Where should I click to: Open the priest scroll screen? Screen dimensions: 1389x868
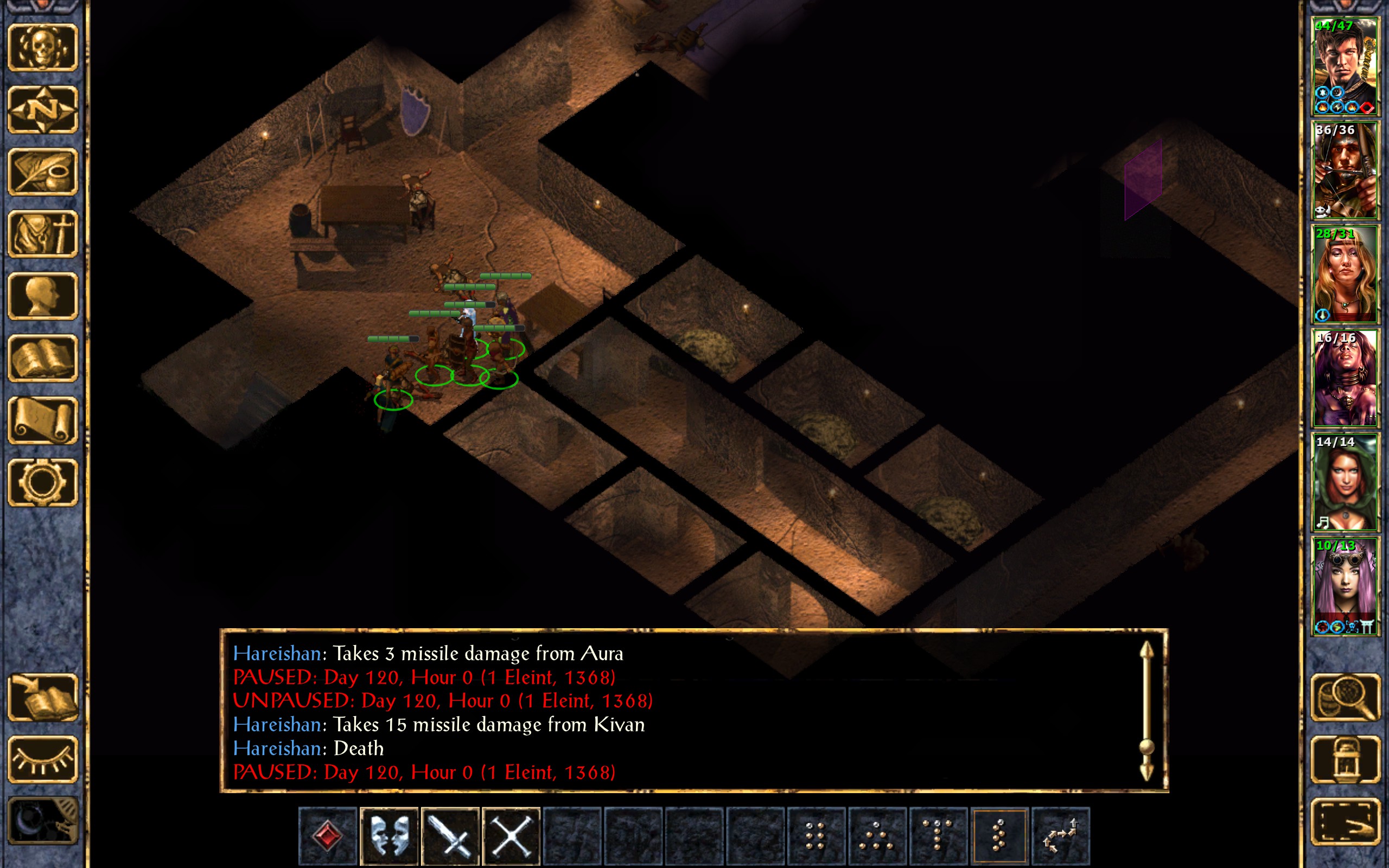[x=43, y=420]
